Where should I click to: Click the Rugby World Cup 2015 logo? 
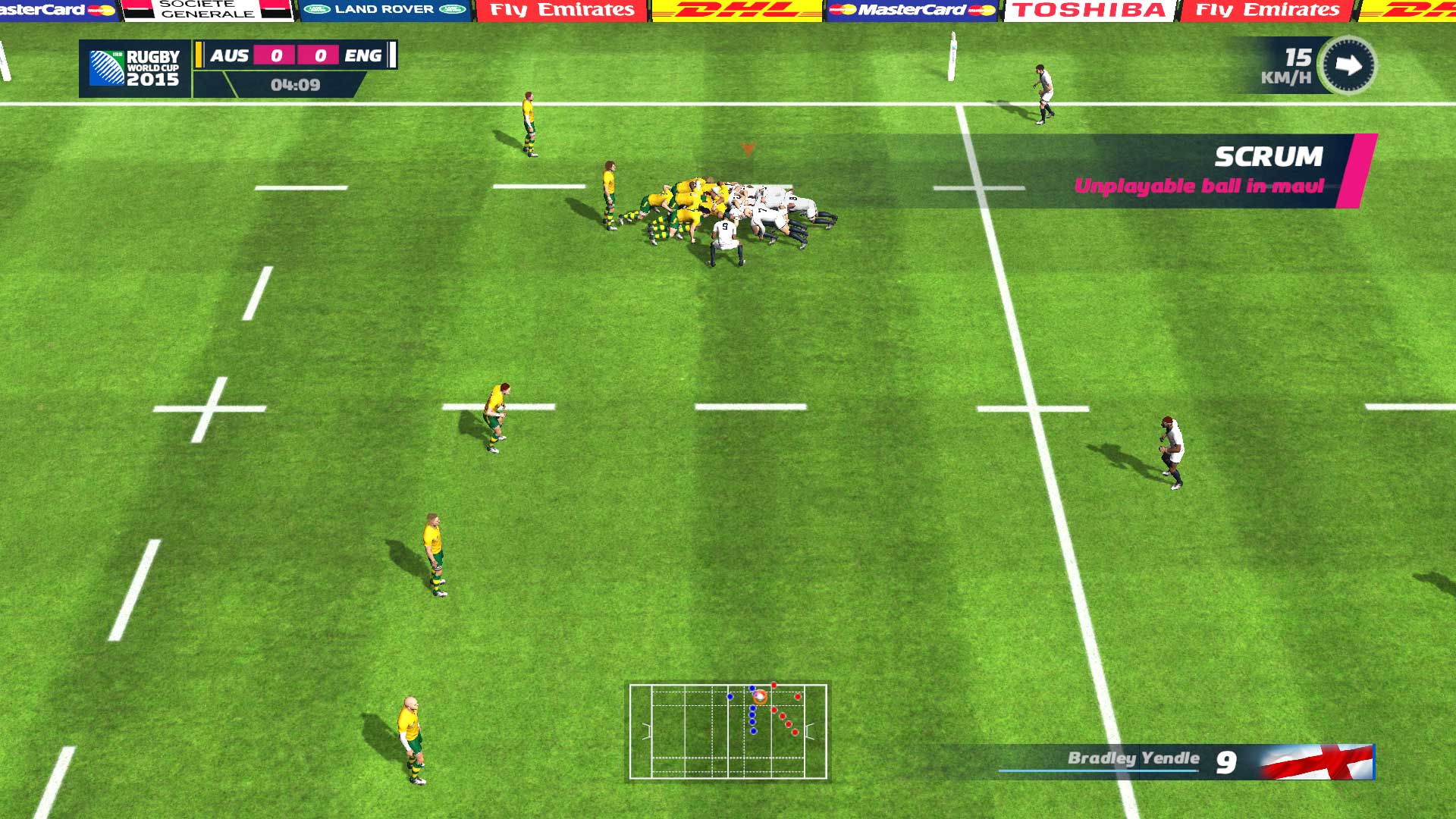(x=135, y=70)
